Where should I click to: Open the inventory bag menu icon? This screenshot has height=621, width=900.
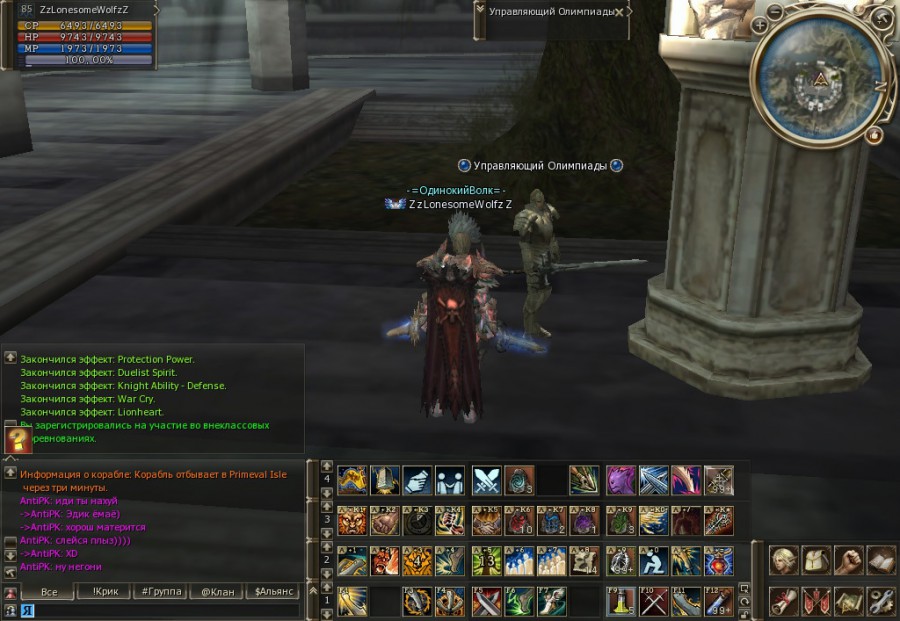(817, 560)
